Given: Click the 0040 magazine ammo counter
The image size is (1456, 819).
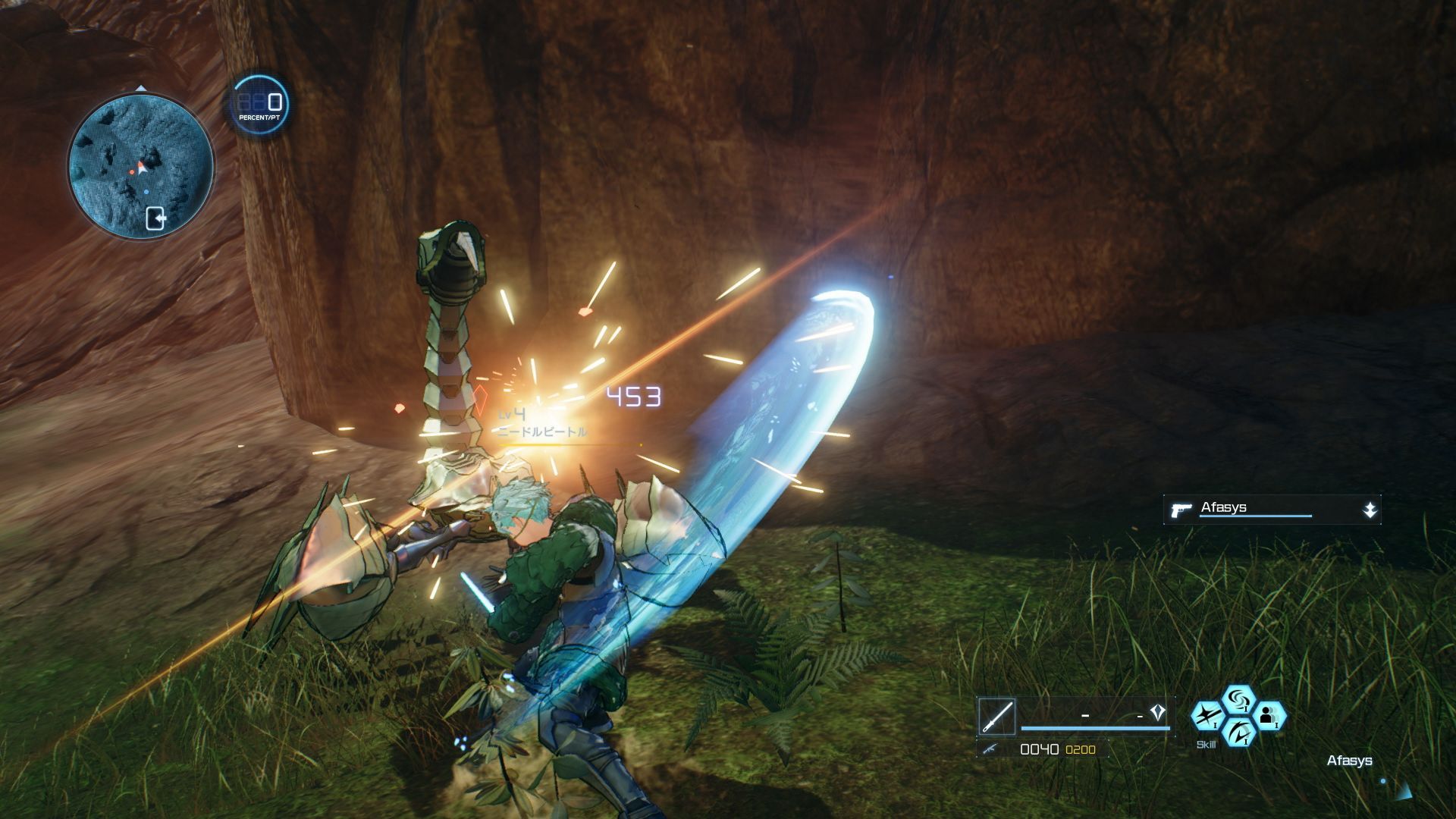Looking at the screenshot, I should click(x=1039, y=749).
